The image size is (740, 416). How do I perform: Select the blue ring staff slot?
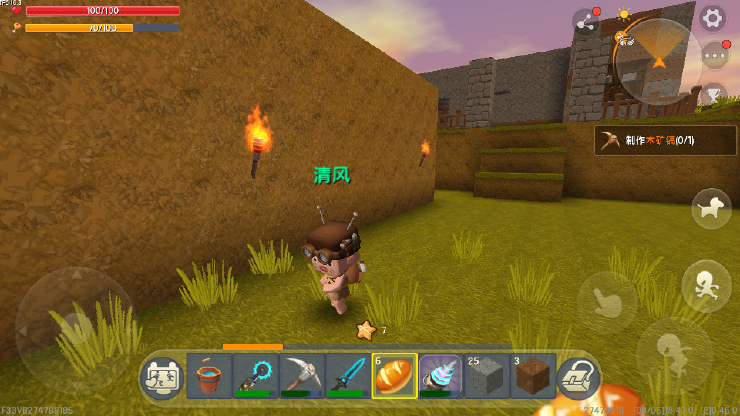[x=255, y=377]
